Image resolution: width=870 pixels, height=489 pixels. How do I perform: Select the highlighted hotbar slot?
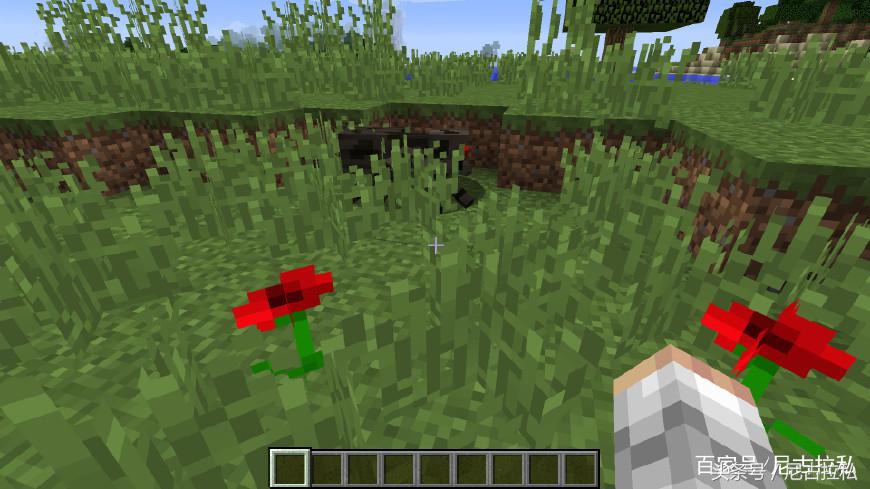[x=290, y=468]
